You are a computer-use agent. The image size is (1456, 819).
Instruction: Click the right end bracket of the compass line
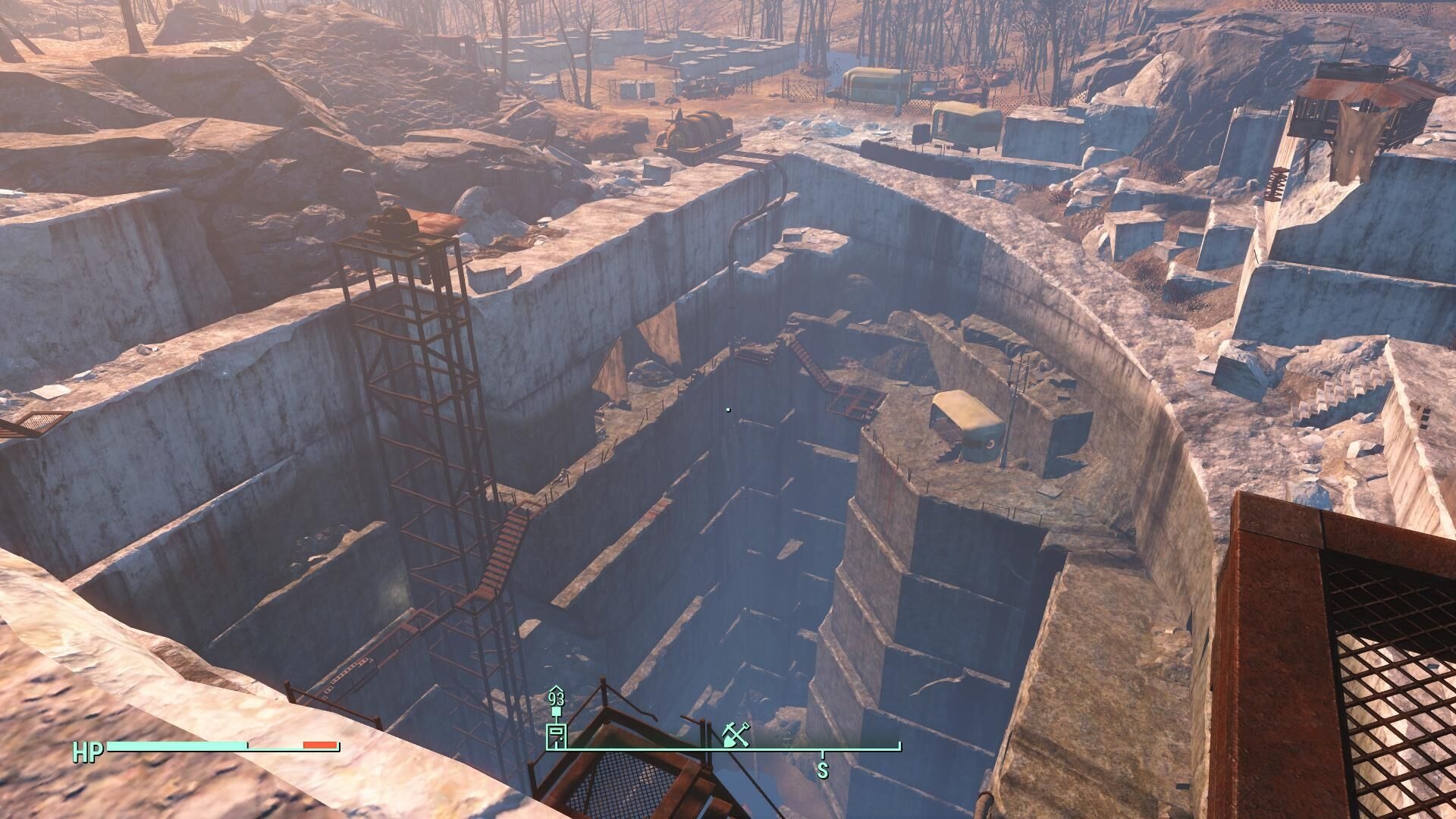900,745
